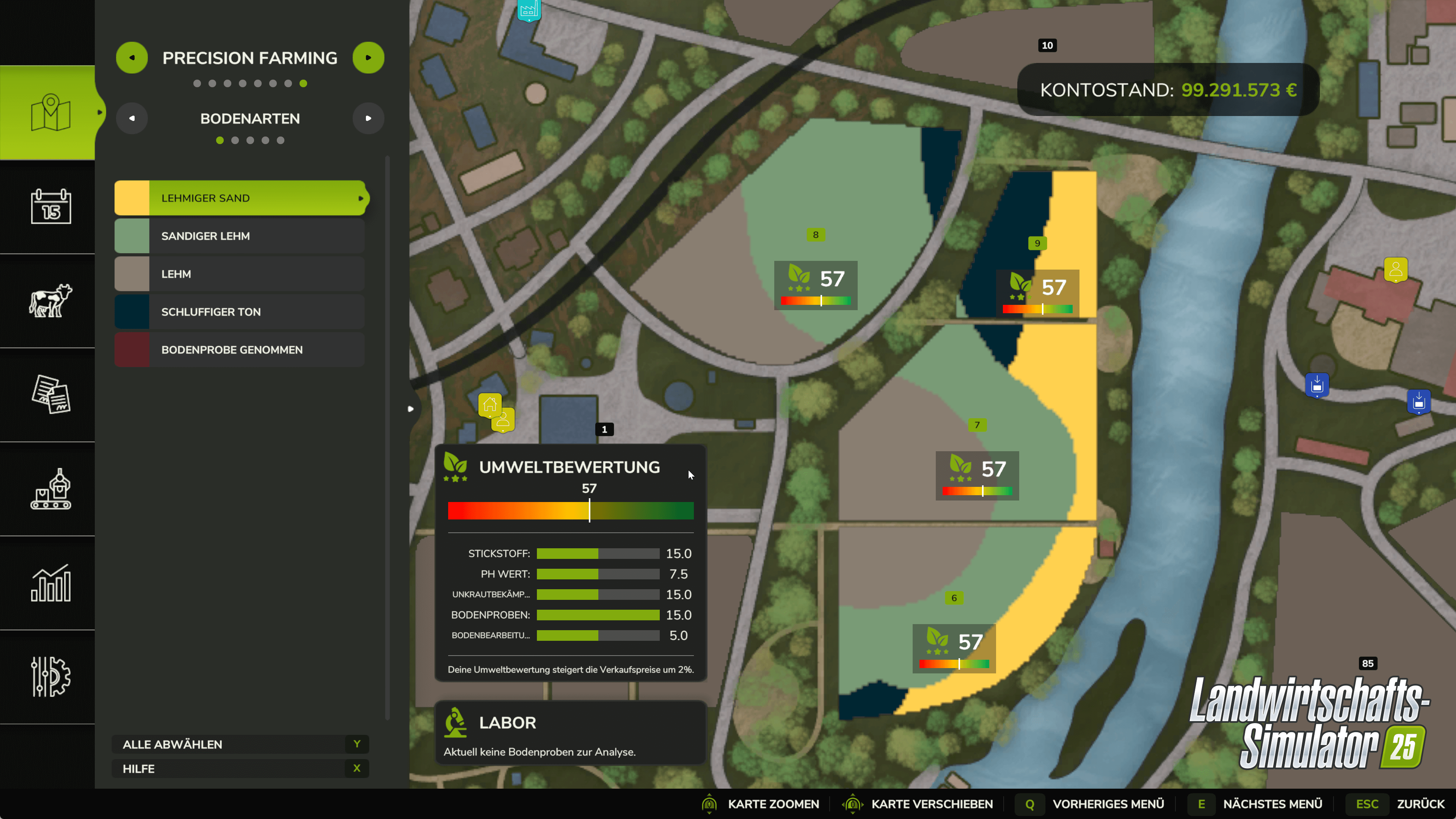Click the Alle Abwählen button
The image size is (1456, 819).
[x=240, y=744]
